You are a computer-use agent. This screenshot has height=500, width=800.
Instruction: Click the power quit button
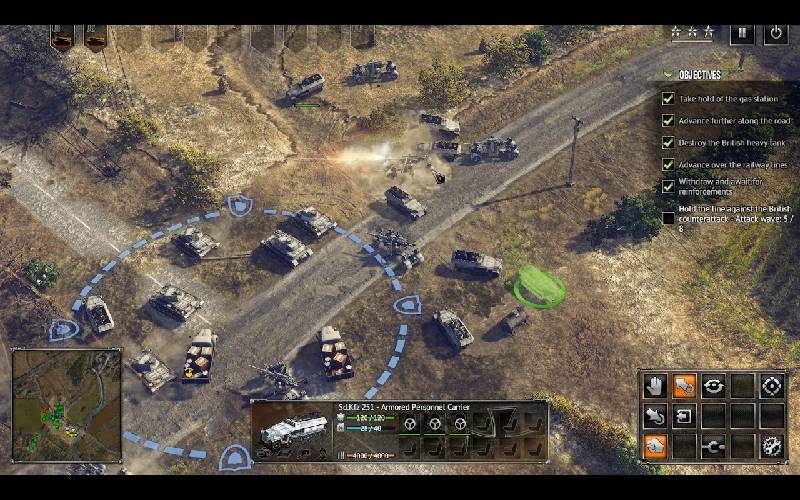pyautogui.click(x=775, y=32)
